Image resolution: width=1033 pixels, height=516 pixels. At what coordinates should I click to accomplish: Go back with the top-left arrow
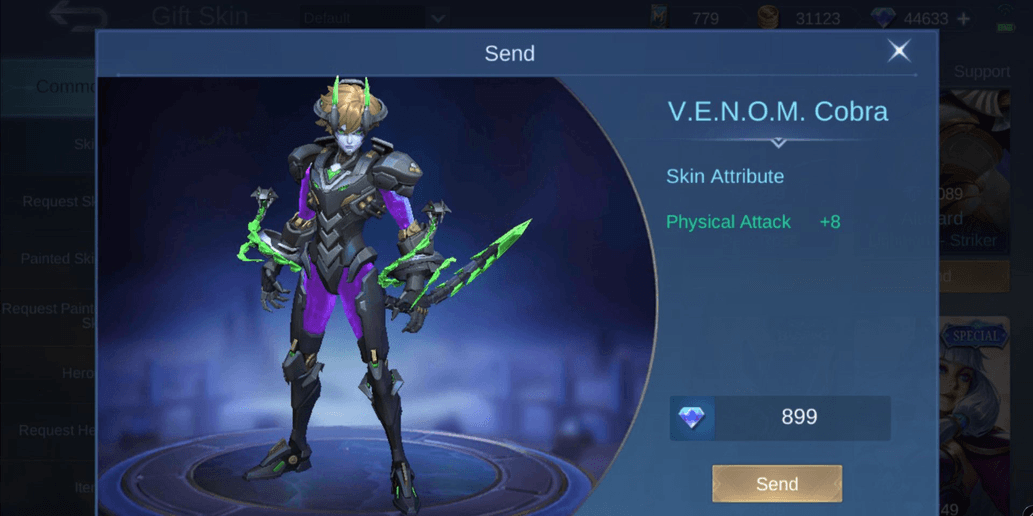[78, 16]
